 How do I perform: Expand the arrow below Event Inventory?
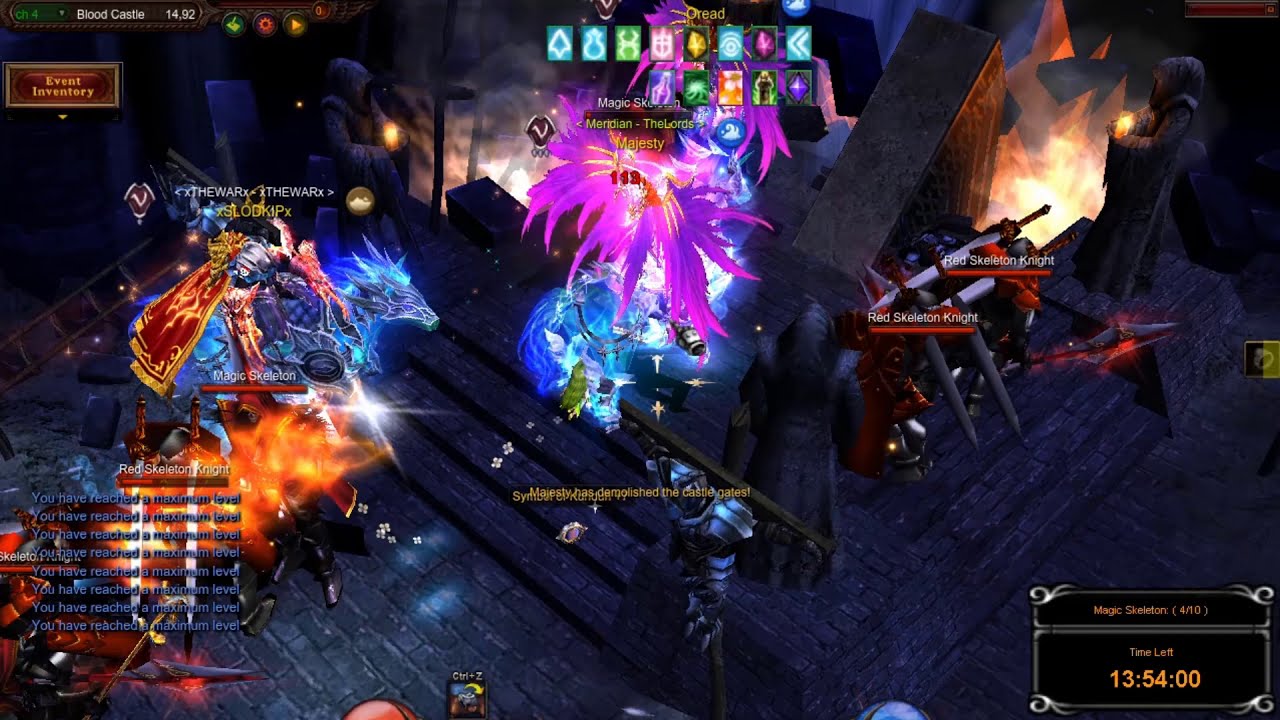click(62, 117)
